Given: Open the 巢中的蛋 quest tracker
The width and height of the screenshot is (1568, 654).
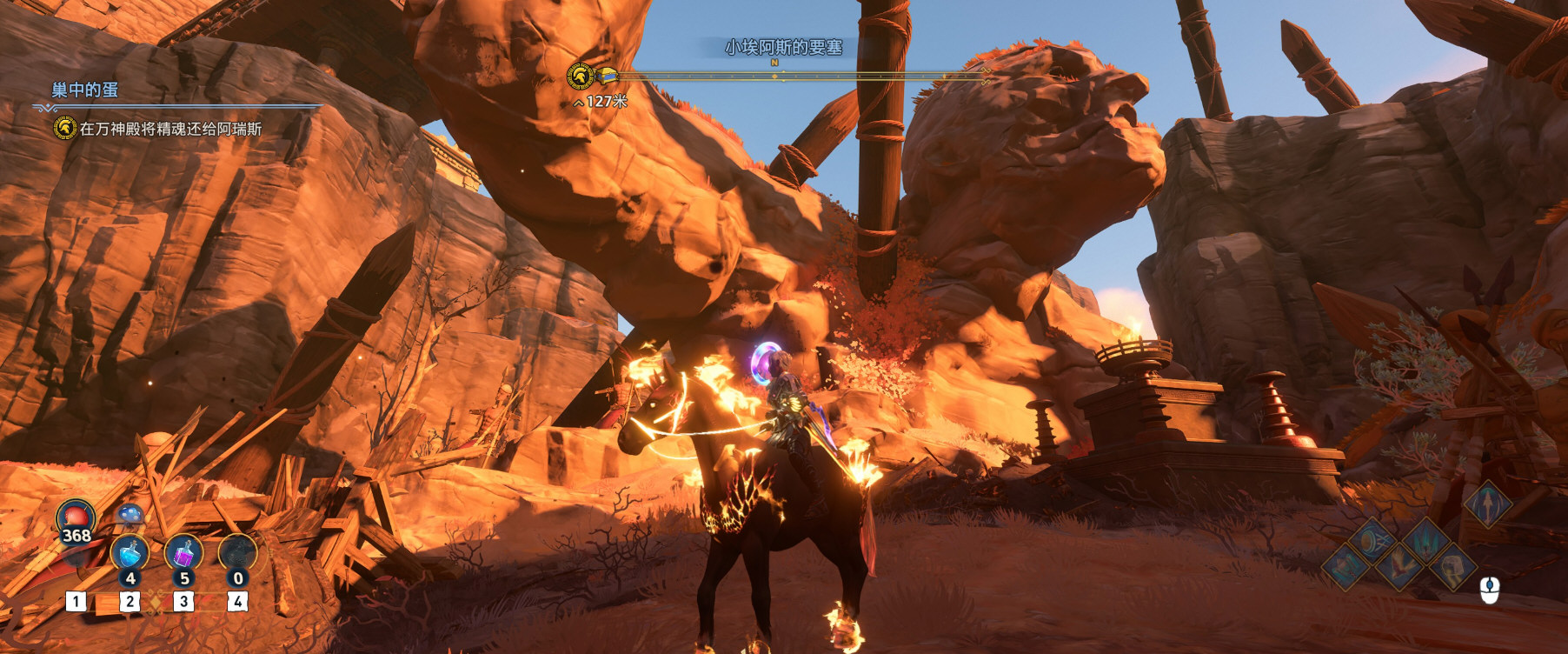Looking at the screenshot, I should [x=84, y=90].
